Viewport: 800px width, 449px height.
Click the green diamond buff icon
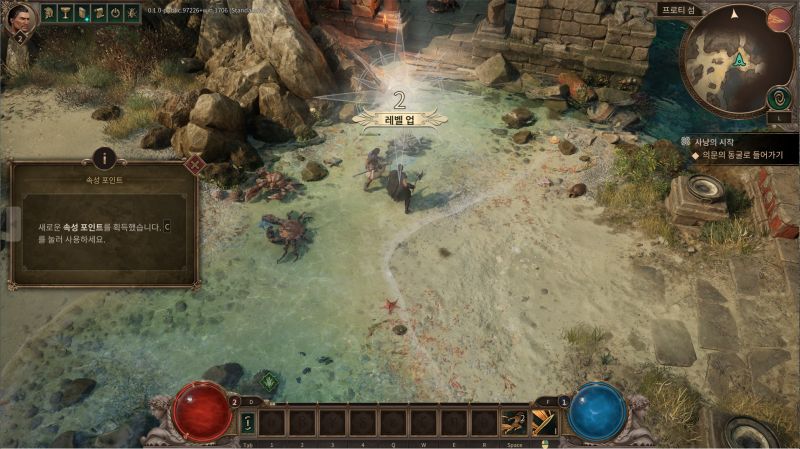(x=268, y=381)
